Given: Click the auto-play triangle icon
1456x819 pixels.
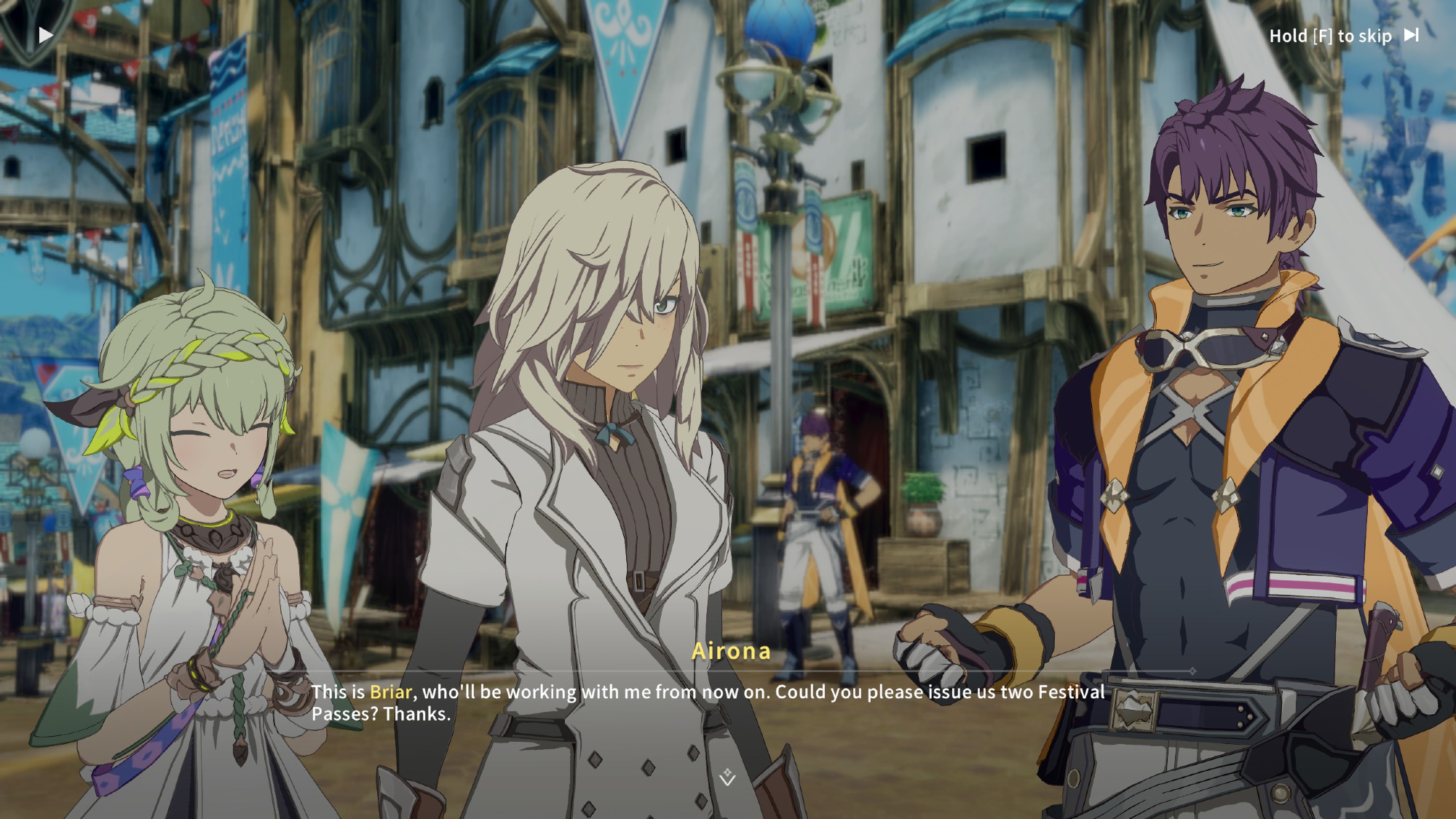Looking at the screenshot, I should (x=46, y=35).
